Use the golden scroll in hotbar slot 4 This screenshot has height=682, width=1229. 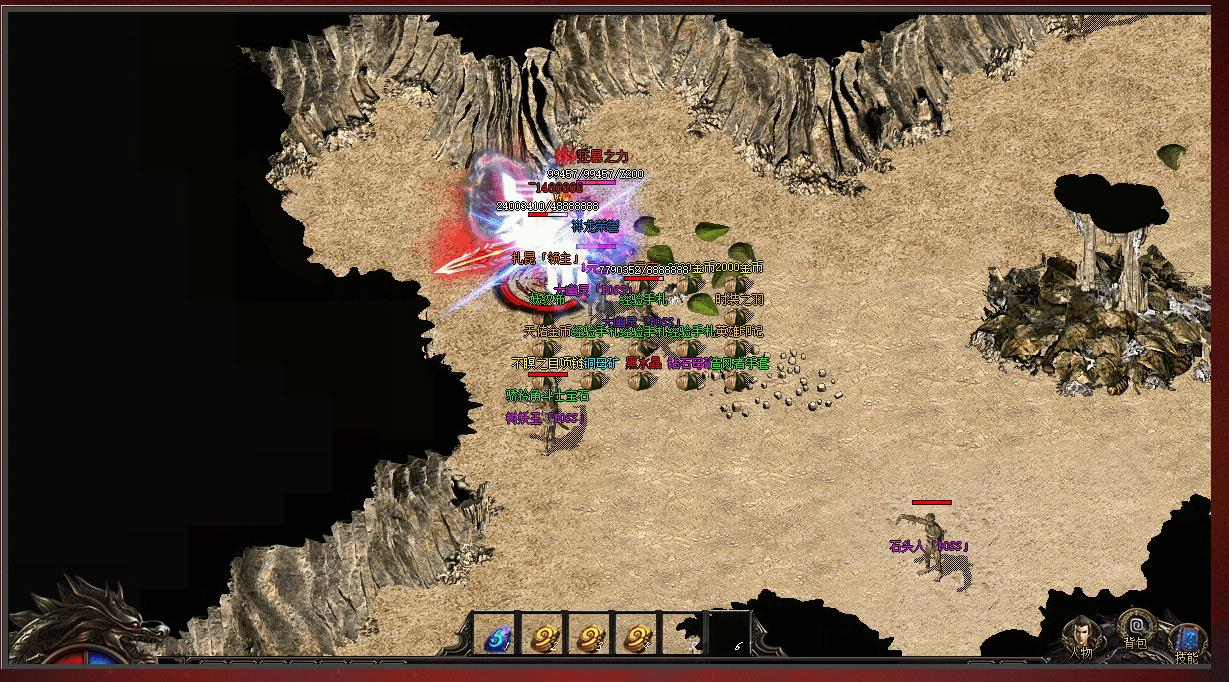637,634
